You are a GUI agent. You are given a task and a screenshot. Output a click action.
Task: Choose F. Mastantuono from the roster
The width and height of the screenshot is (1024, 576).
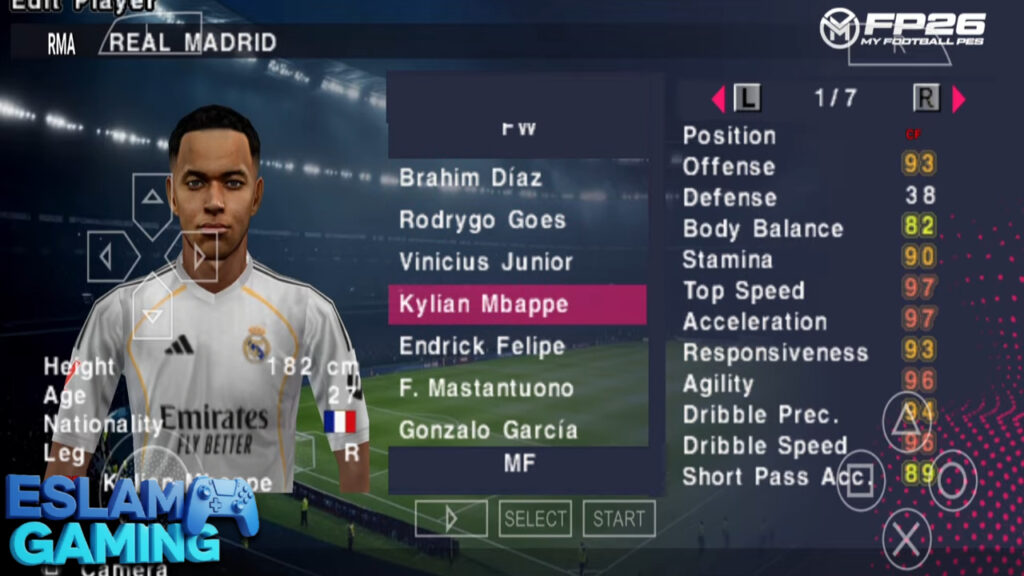click(486, 388)
